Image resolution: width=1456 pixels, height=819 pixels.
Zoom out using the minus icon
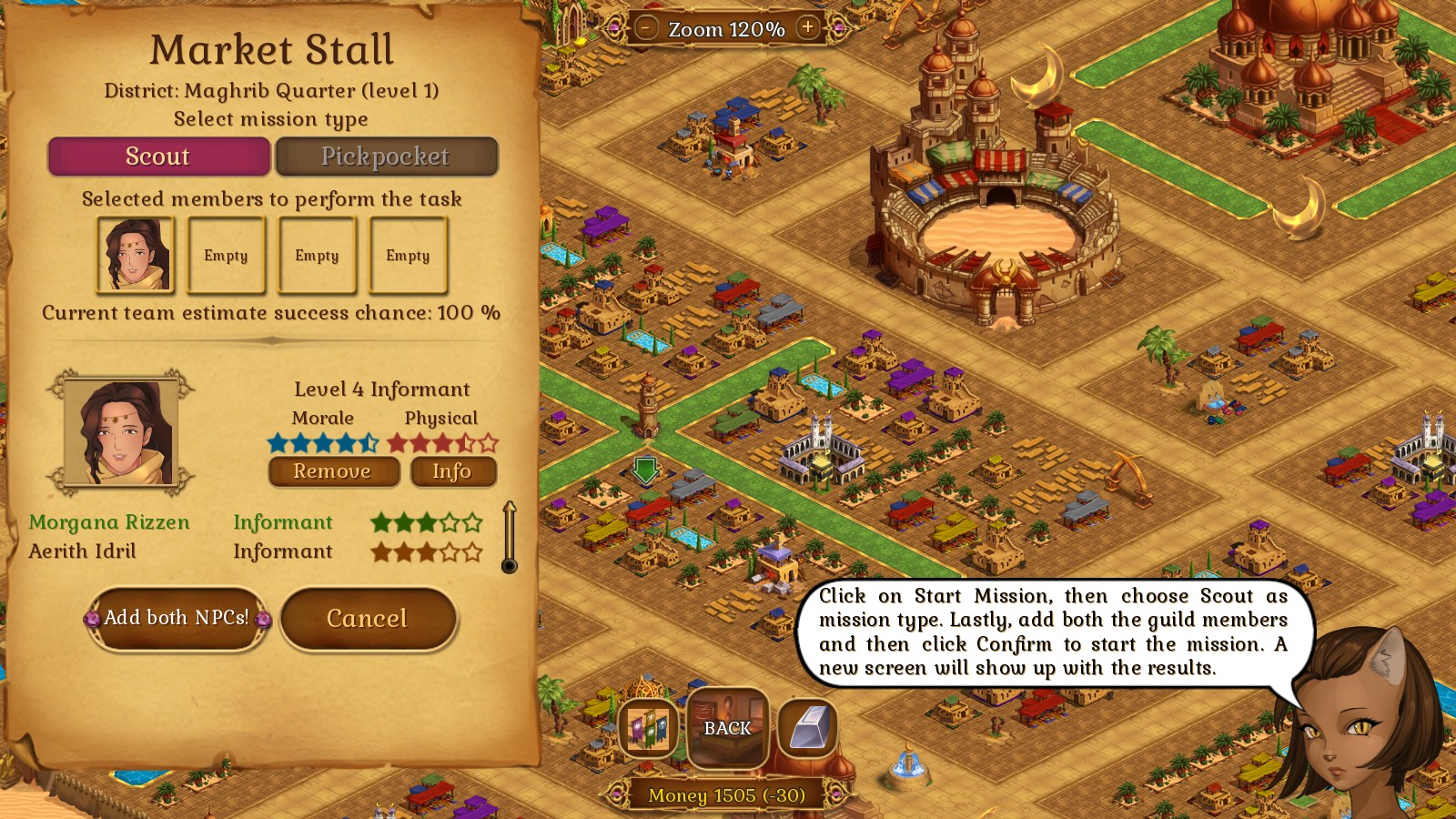point(648,27)
